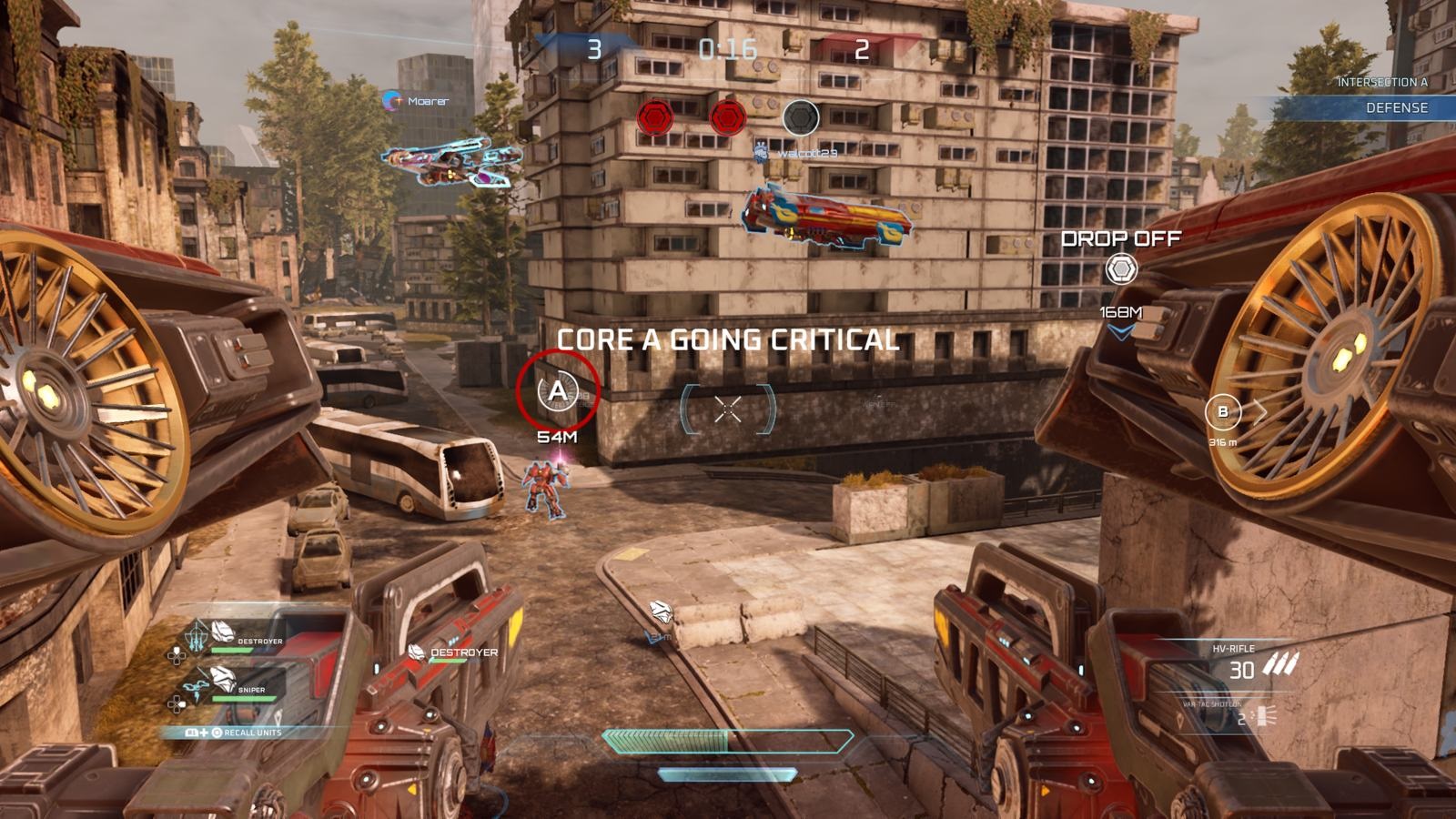Select the objective B waypoint marker
Viewport: 1456px width, 819px height.
point(1222,412)
